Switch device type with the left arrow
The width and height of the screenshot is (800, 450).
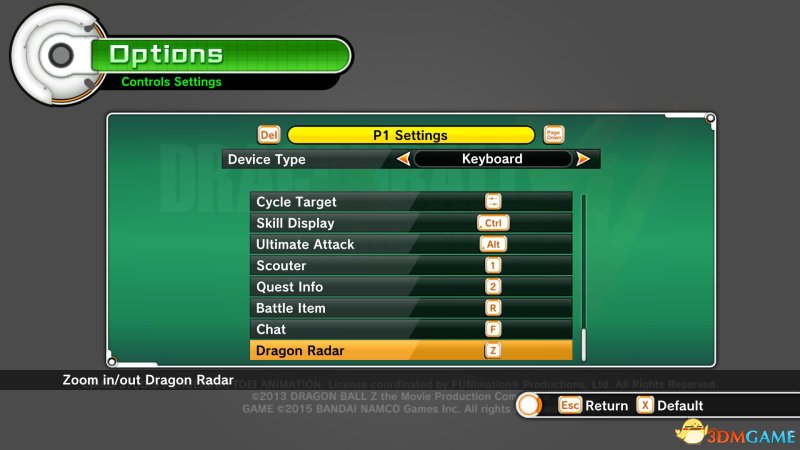pos(404,159)
